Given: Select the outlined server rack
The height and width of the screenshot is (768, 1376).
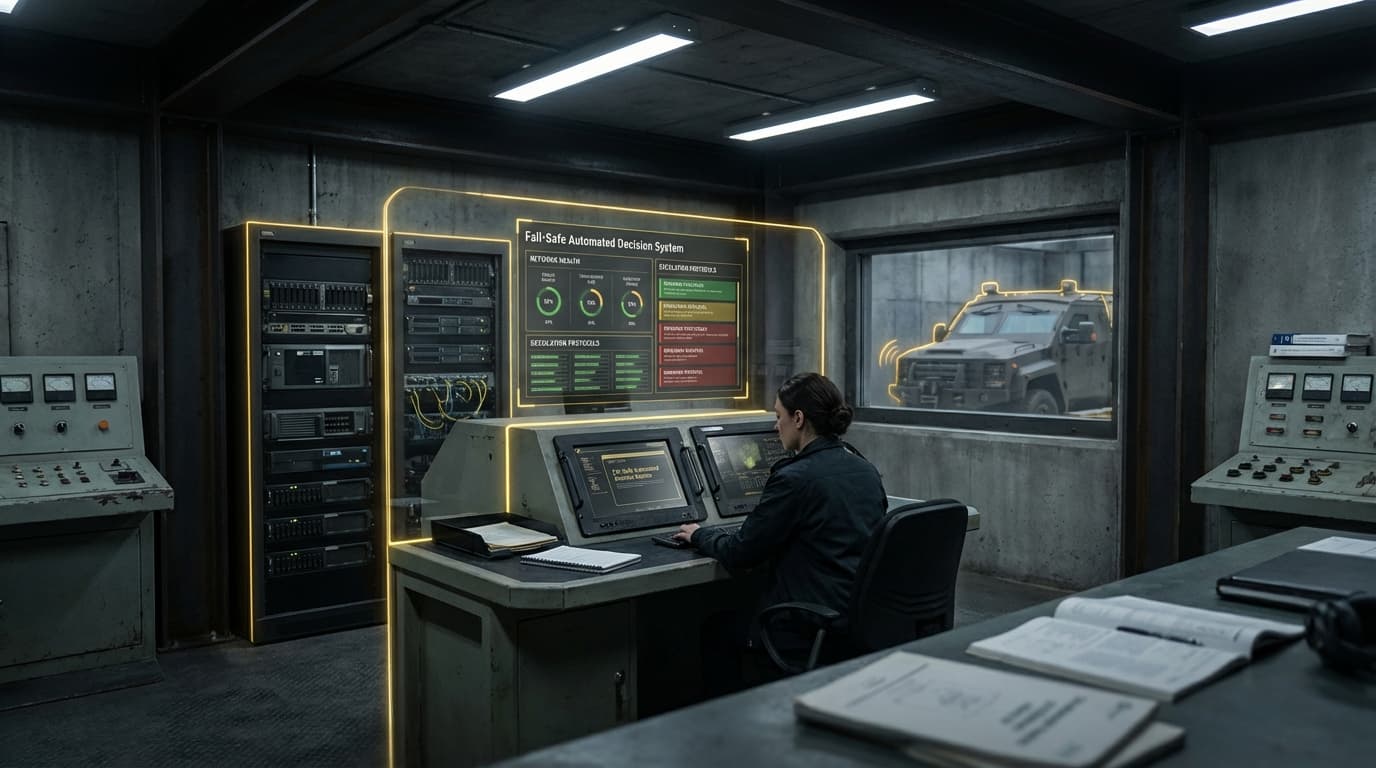Looking at the screenshot, I should coord(316,430).
